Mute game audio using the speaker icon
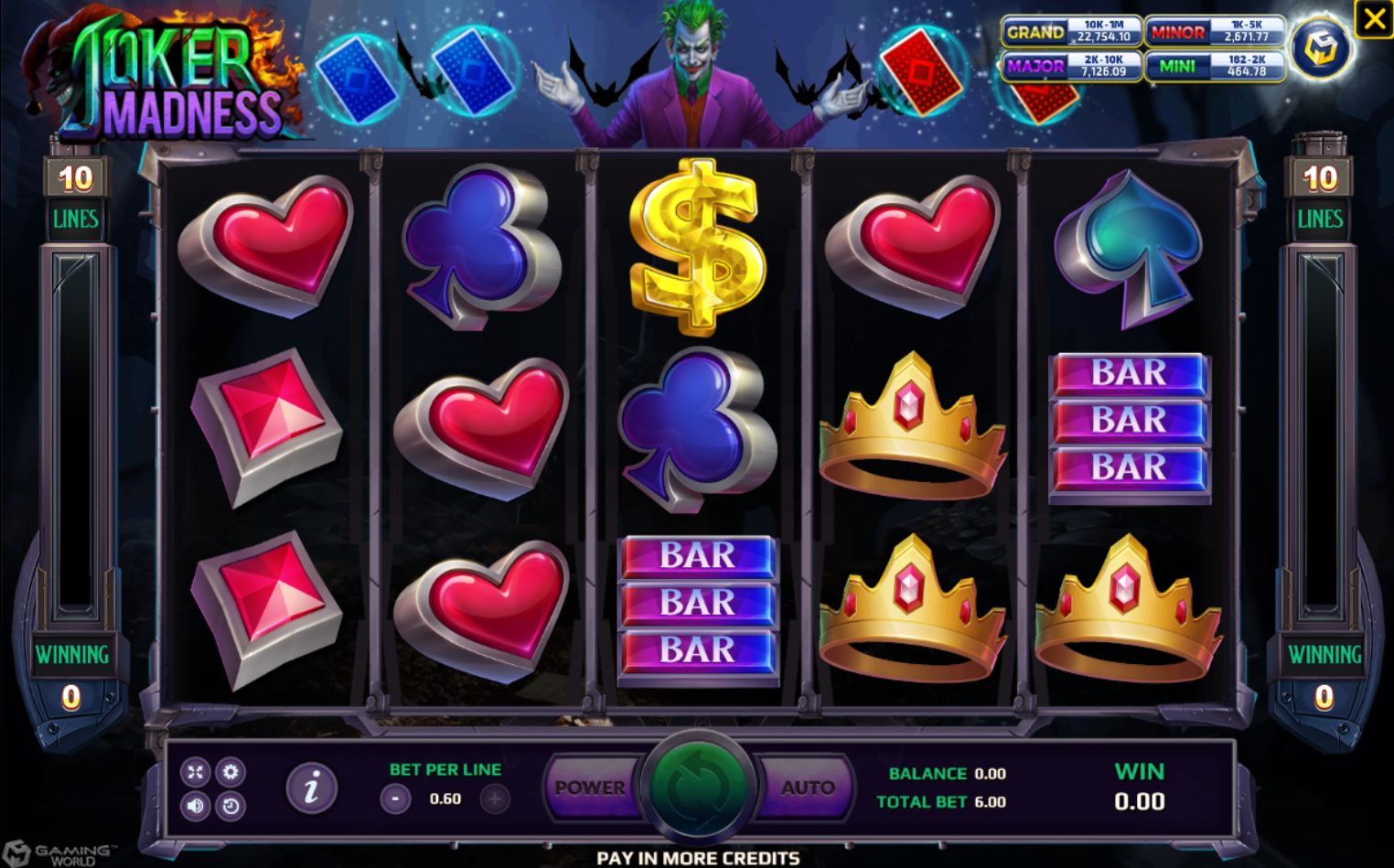 [x=194, y=807]
